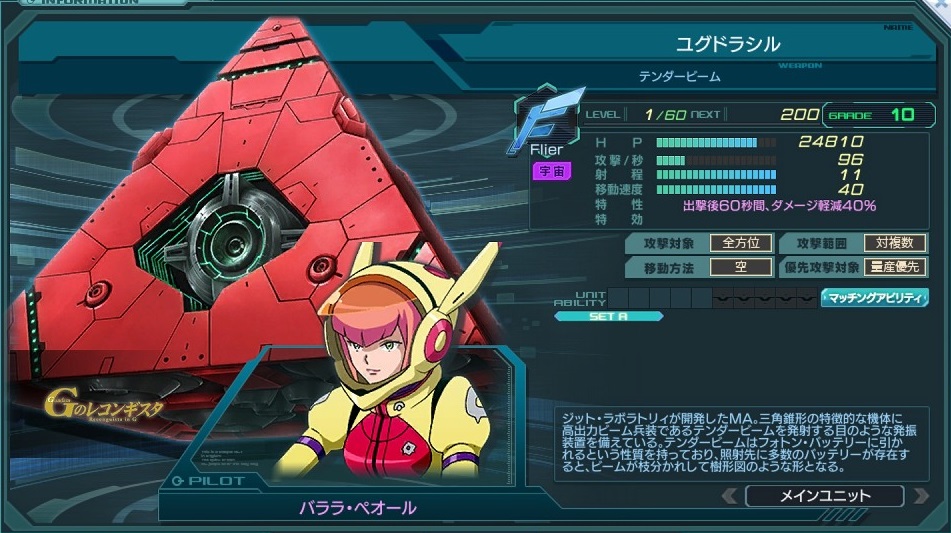Click the right arrow beside メインユニット

[921, 496]
